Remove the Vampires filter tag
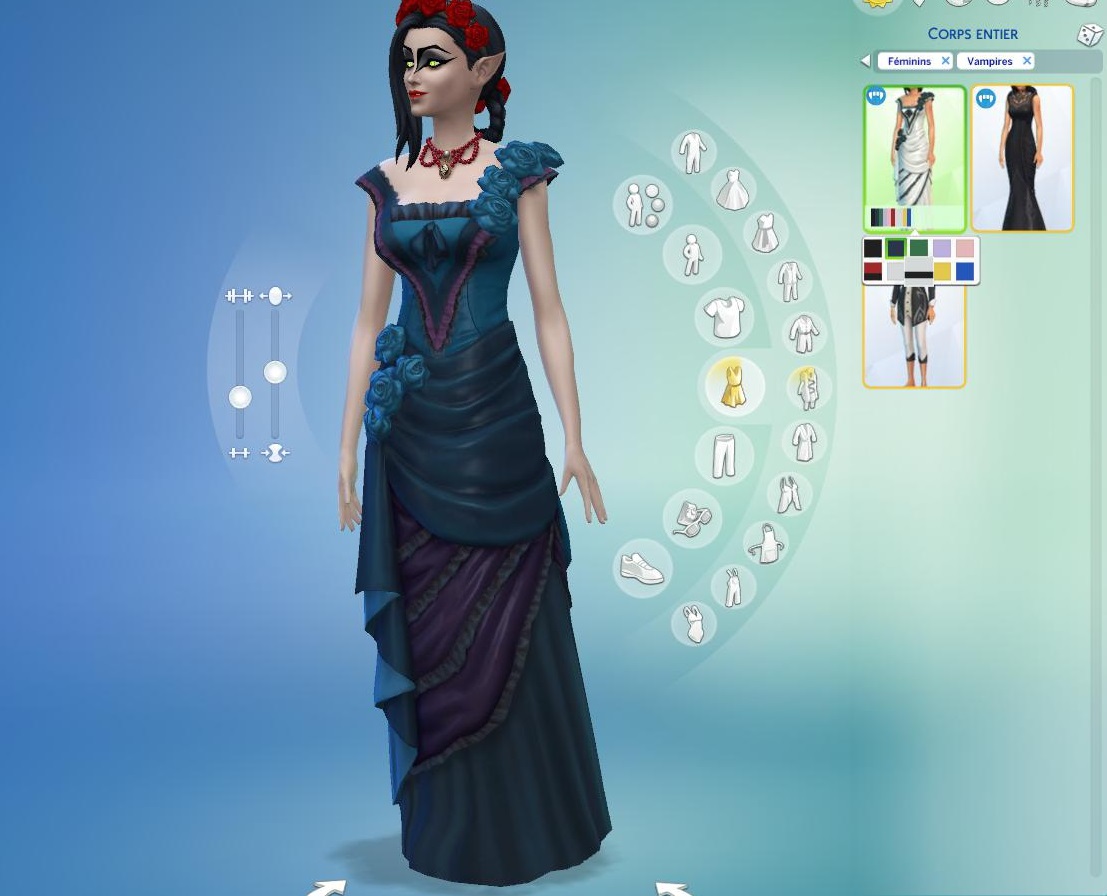The image size is (1107, 896). (1026, 62)
